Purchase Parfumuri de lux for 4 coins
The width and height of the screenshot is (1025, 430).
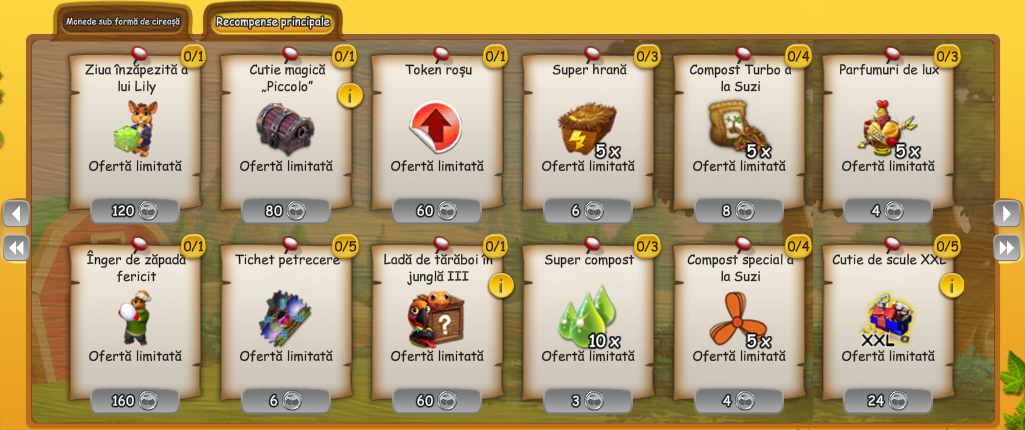(x=888, y=211)
